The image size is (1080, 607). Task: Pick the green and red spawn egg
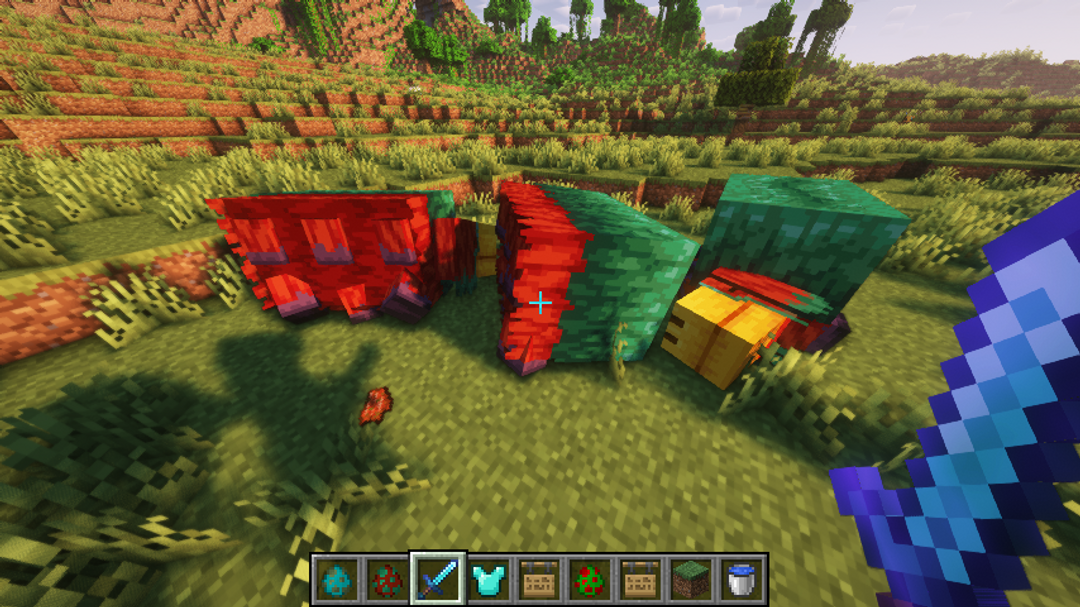tap(590, 578)
